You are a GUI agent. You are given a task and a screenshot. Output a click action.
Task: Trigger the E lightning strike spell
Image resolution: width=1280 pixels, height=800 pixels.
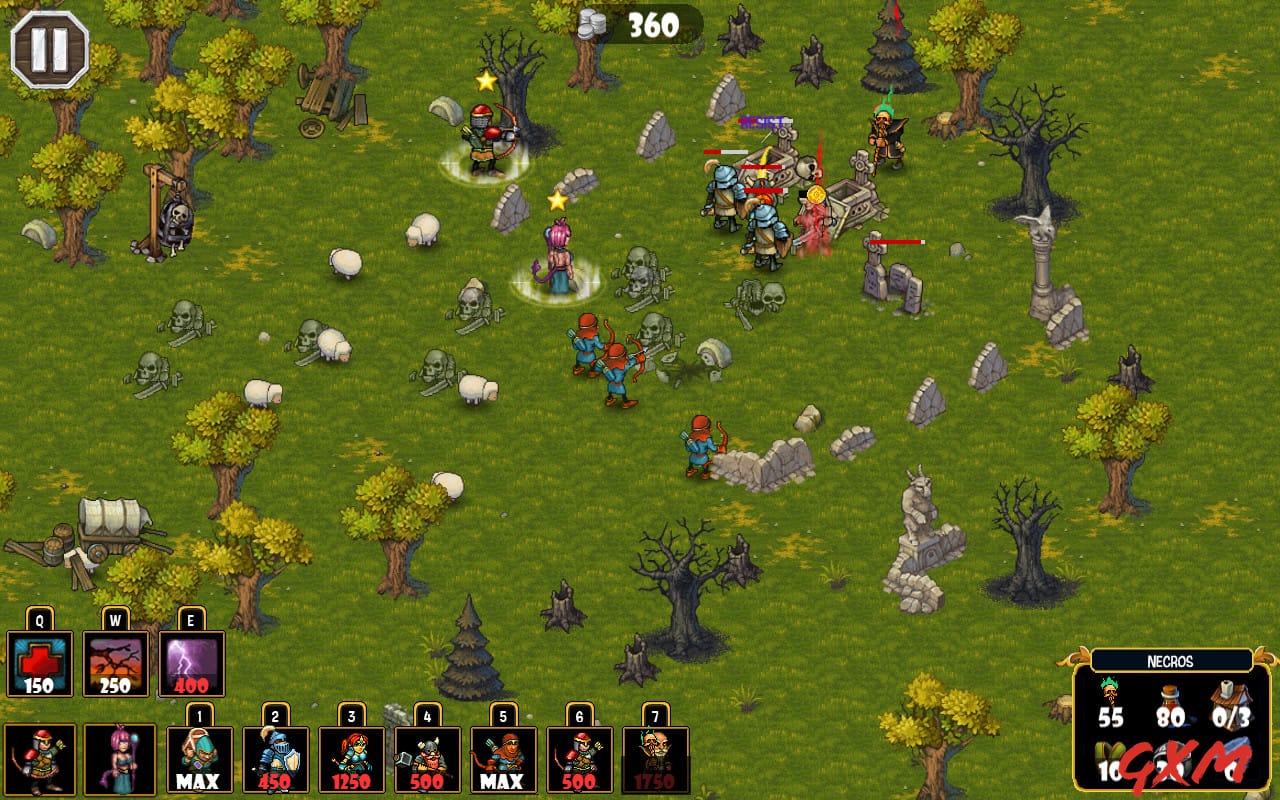[x=189, y=662]
